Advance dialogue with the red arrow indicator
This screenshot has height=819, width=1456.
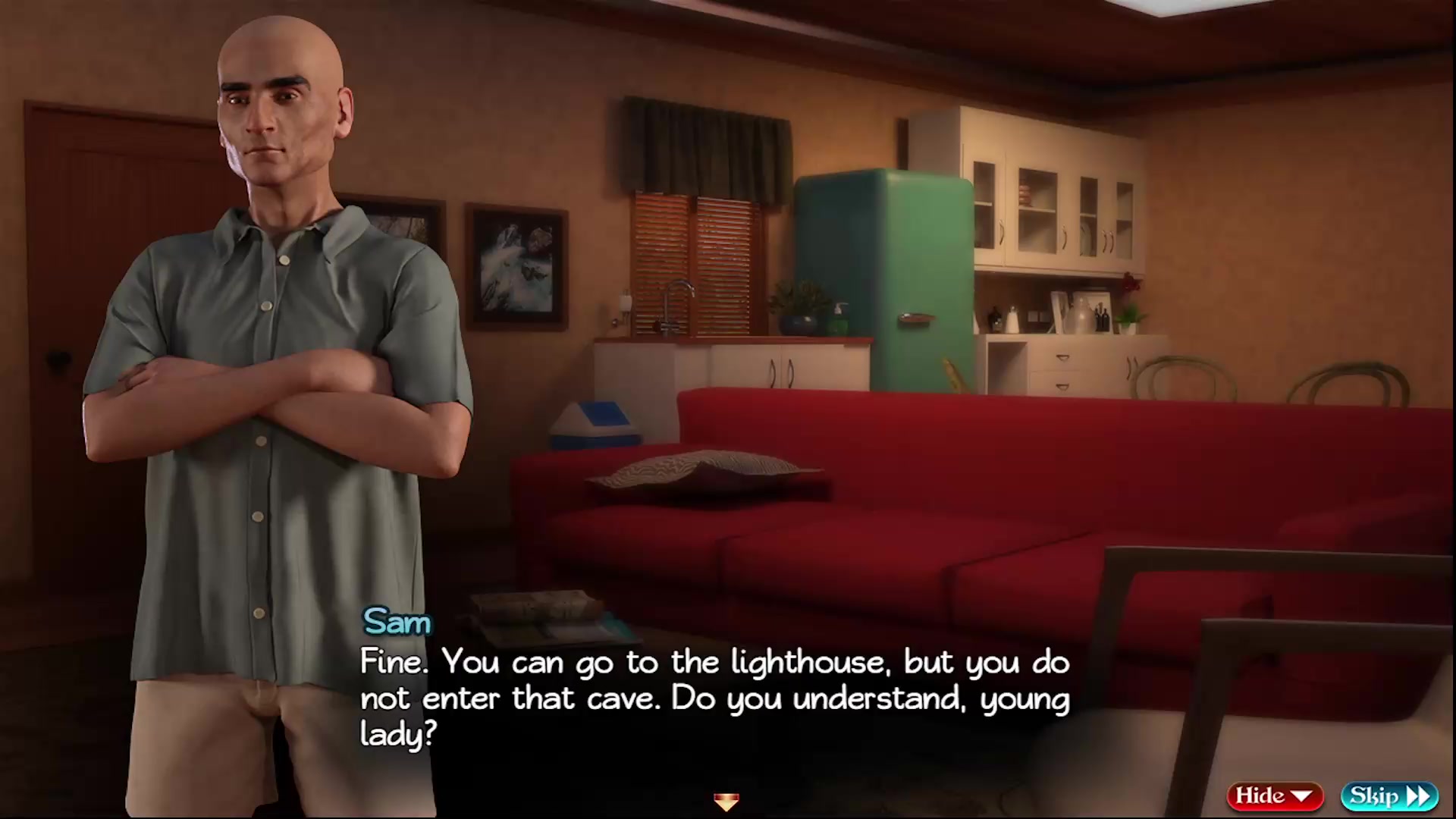(726, 801)
